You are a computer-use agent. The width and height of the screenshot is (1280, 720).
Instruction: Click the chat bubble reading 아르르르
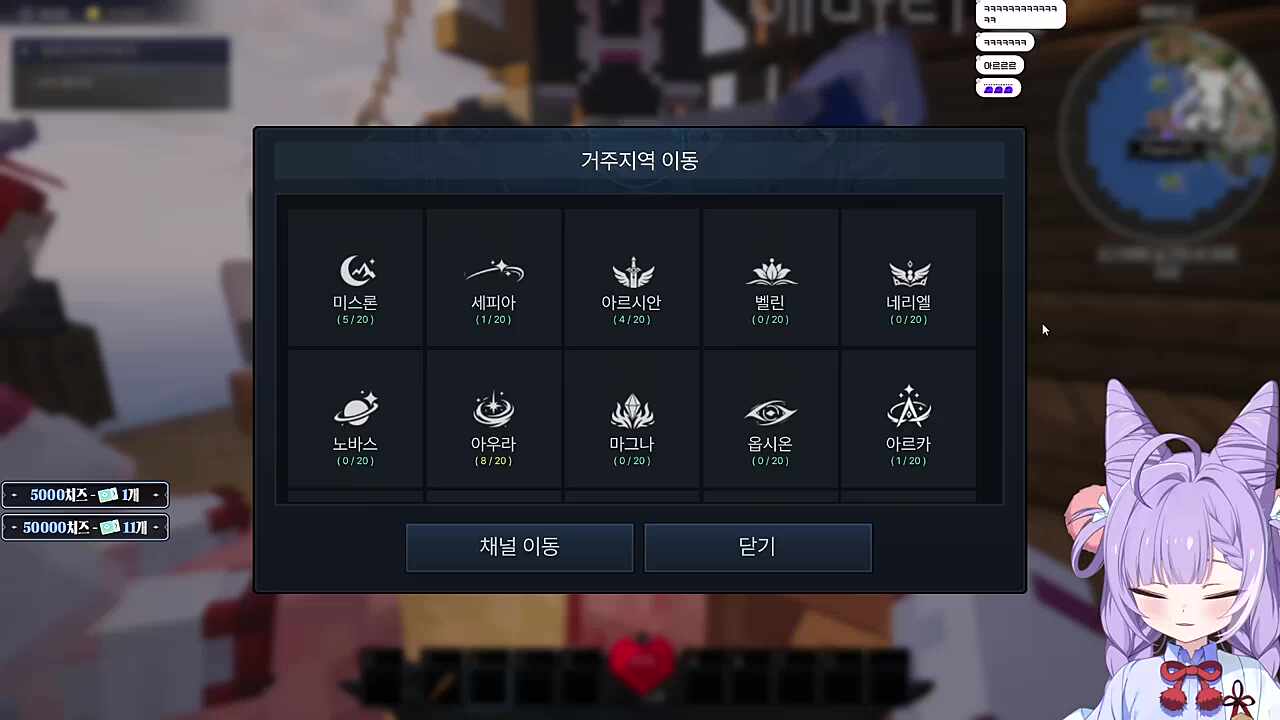coord(997,64)
